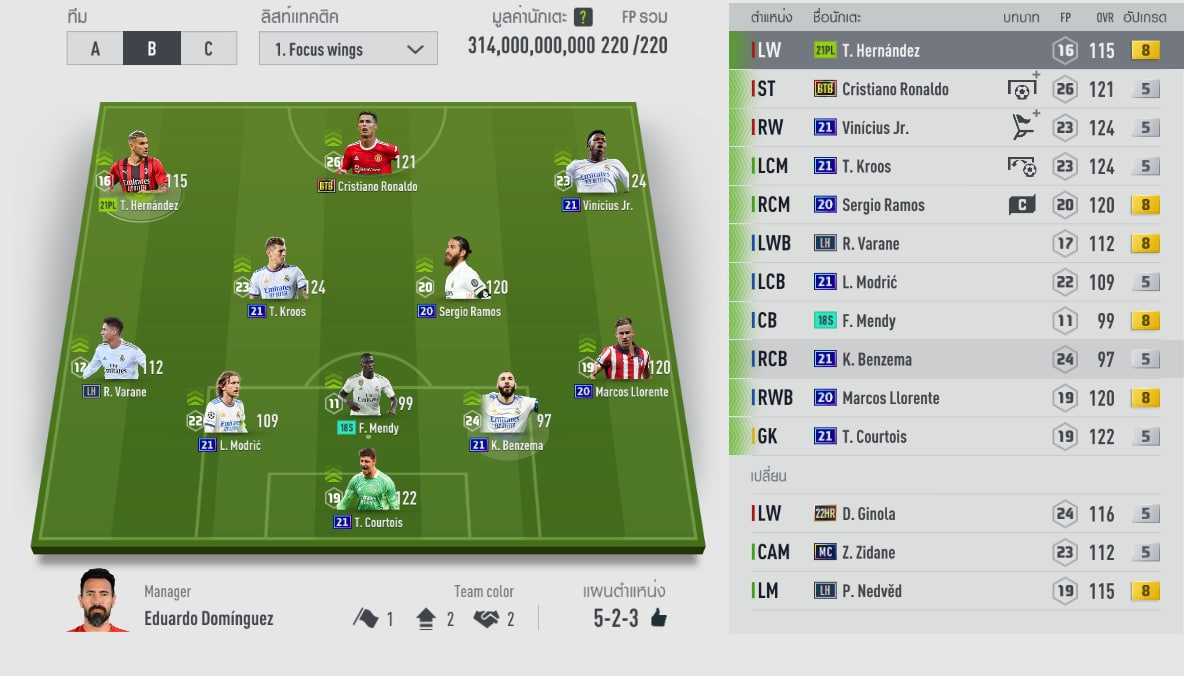Choose Marcos Llorente card on the pitch
The image size is (1184, 676).
click(622, 363)
